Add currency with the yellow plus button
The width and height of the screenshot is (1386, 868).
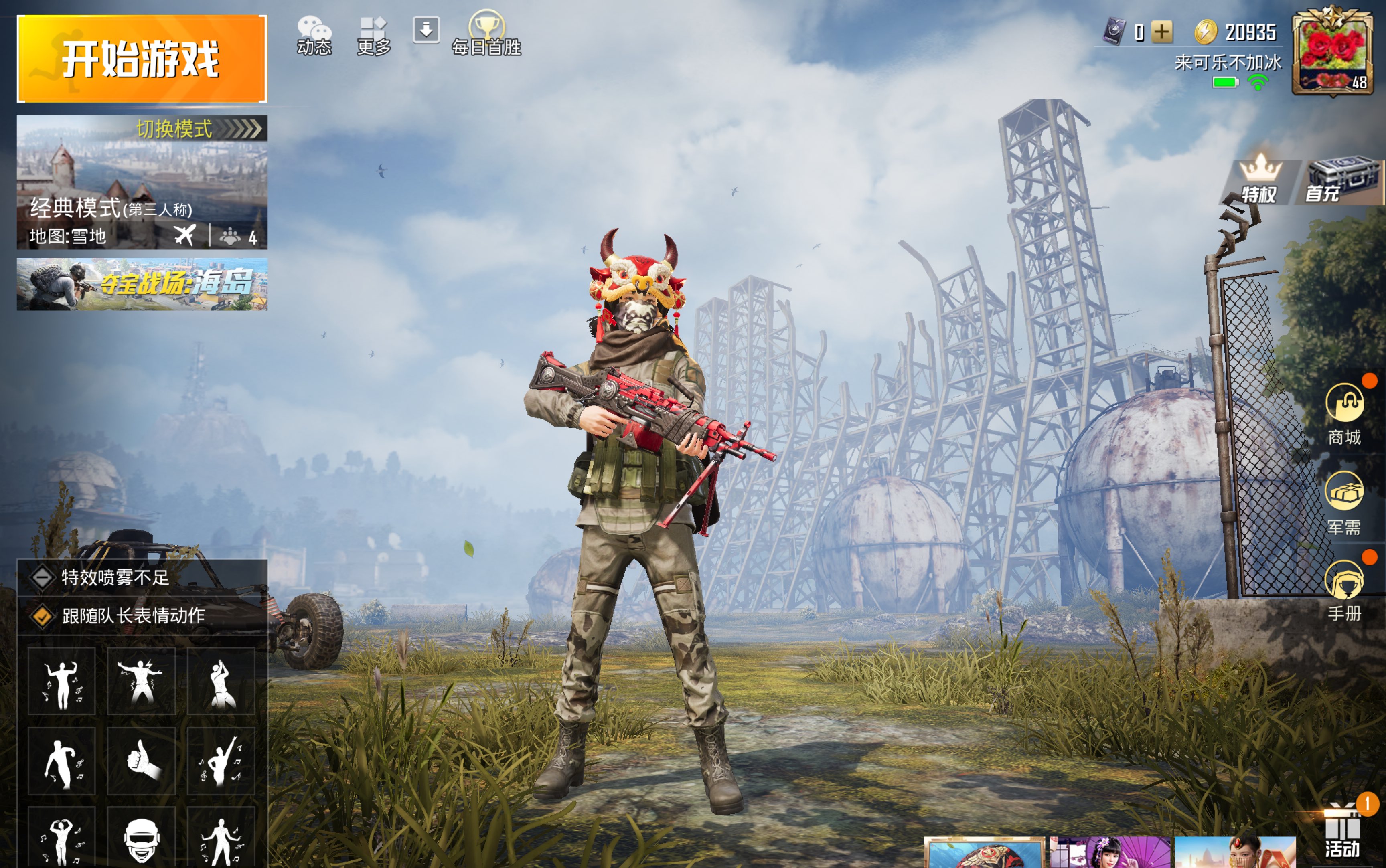[x=1161, y=32]
